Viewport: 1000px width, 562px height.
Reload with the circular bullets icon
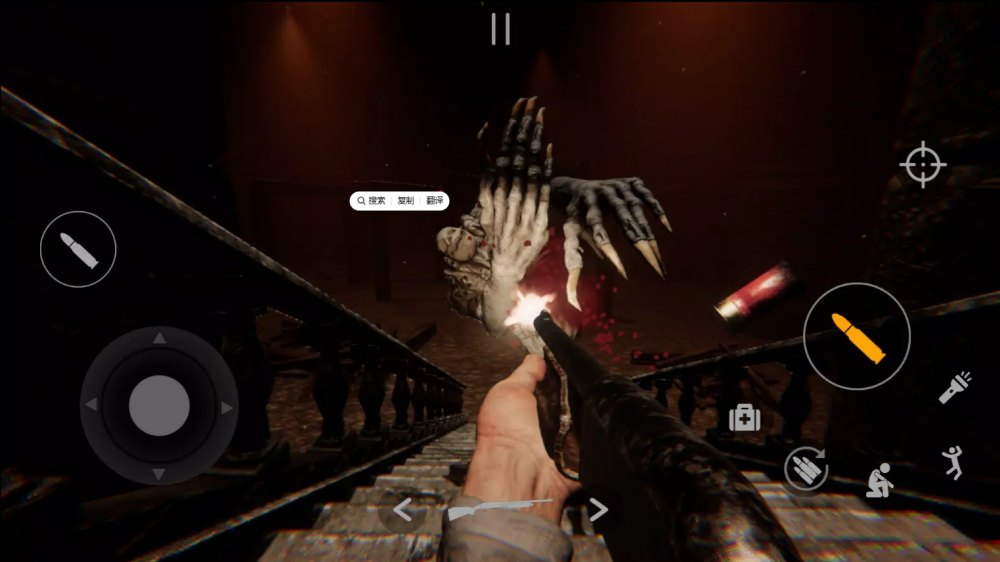806,467
